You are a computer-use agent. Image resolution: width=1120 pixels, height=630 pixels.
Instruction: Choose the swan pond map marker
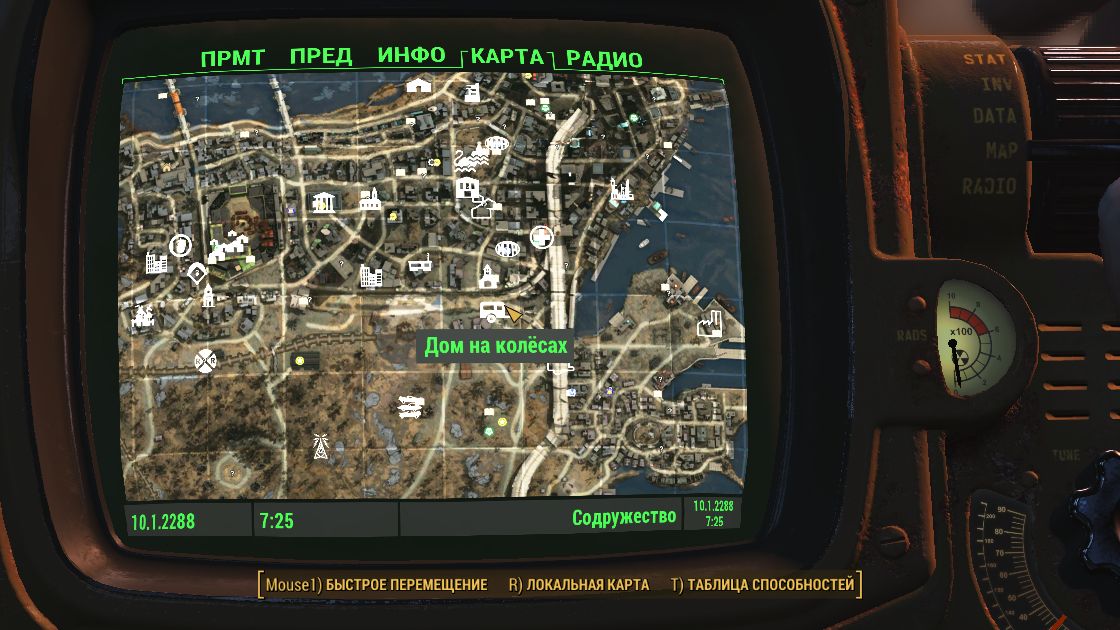(x=468, y=158)
